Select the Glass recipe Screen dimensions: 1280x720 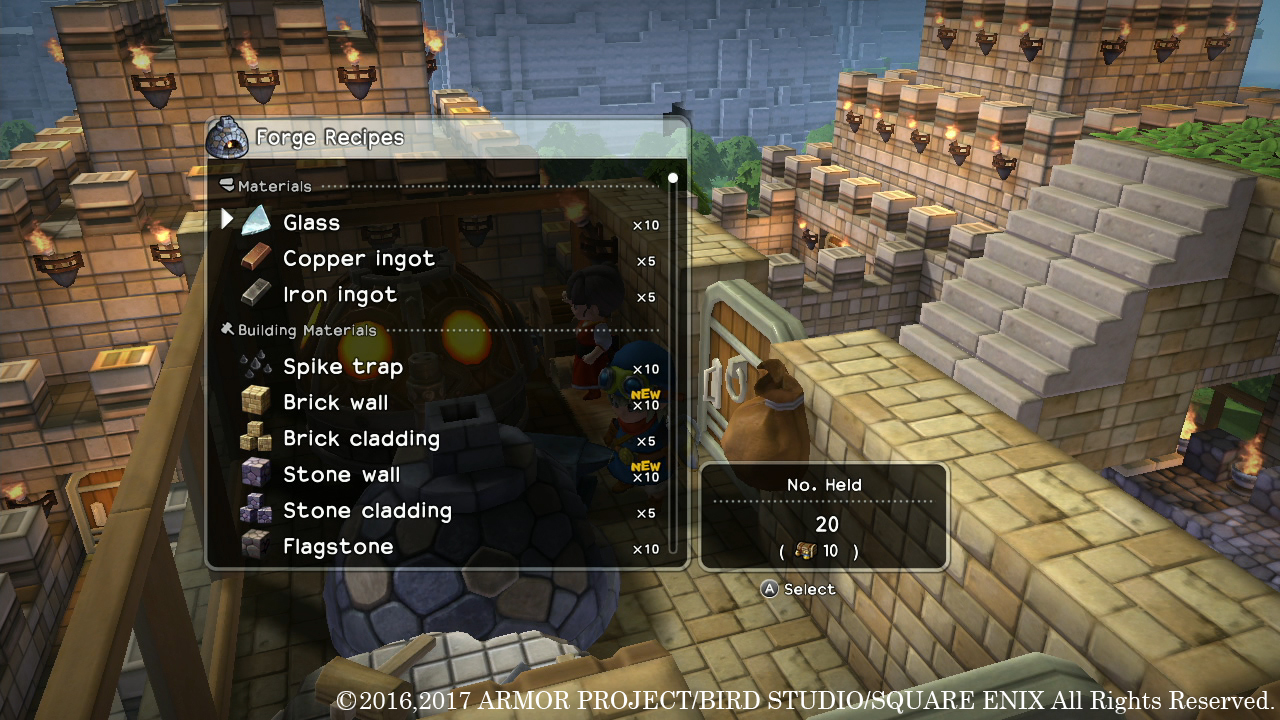[311, 223]
